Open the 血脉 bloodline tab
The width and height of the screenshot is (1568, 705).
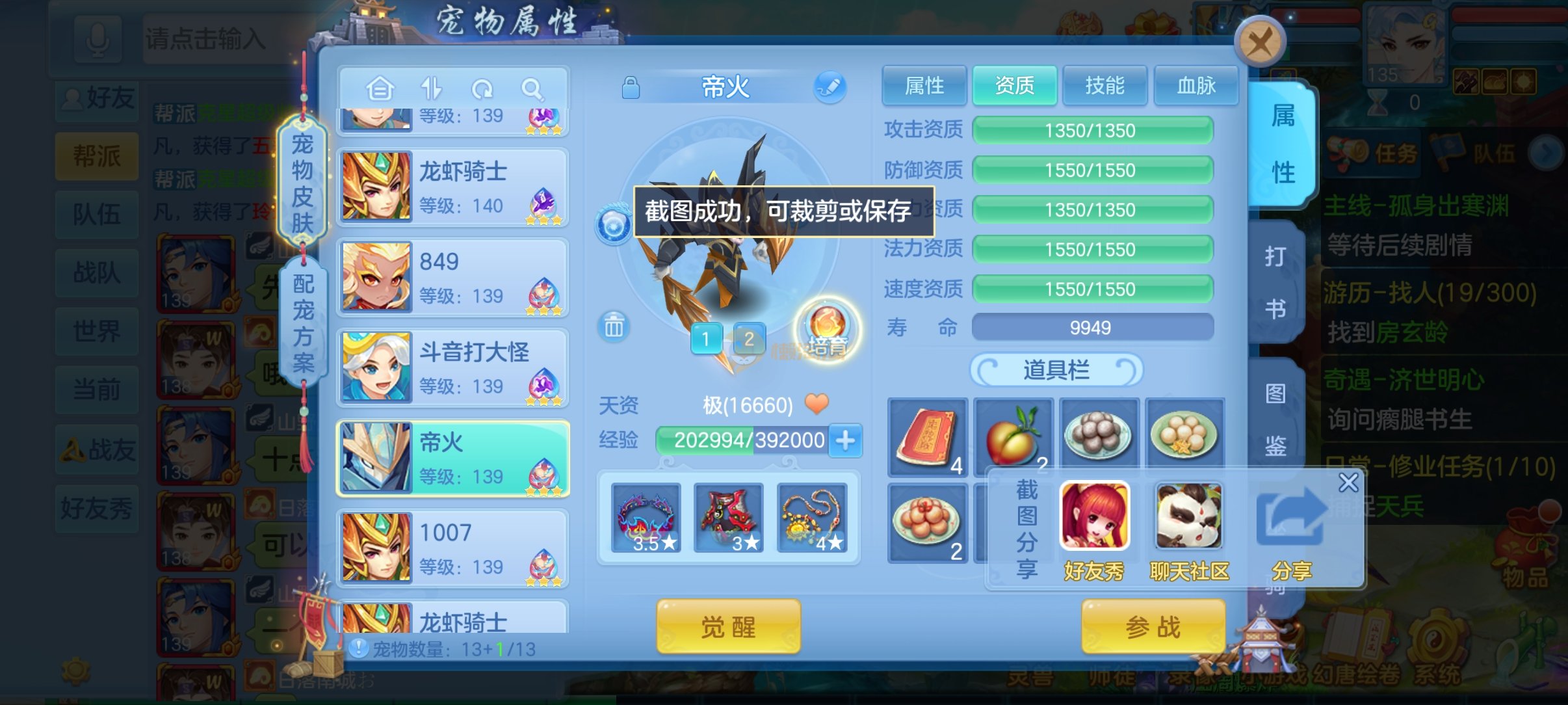pyautogui.click(x=1196, y=85)
